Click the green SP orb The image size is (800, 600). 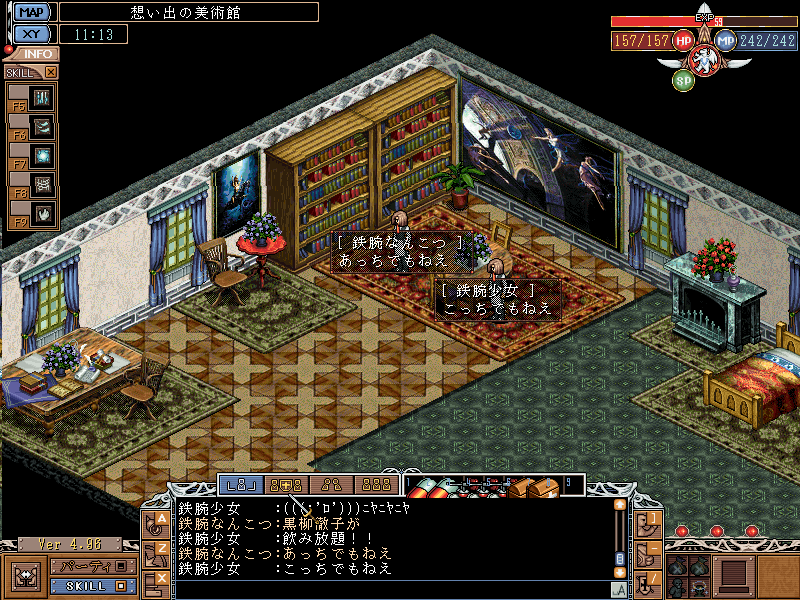[x=684, y=79]
